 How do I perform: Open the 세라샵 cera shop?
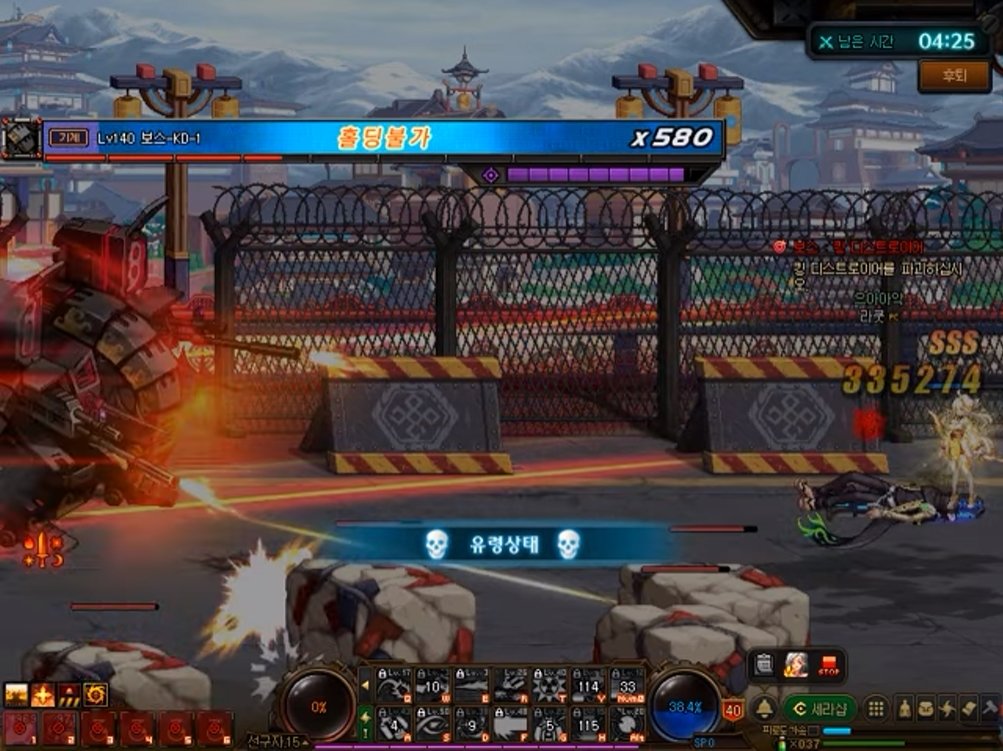coord(820,708)
